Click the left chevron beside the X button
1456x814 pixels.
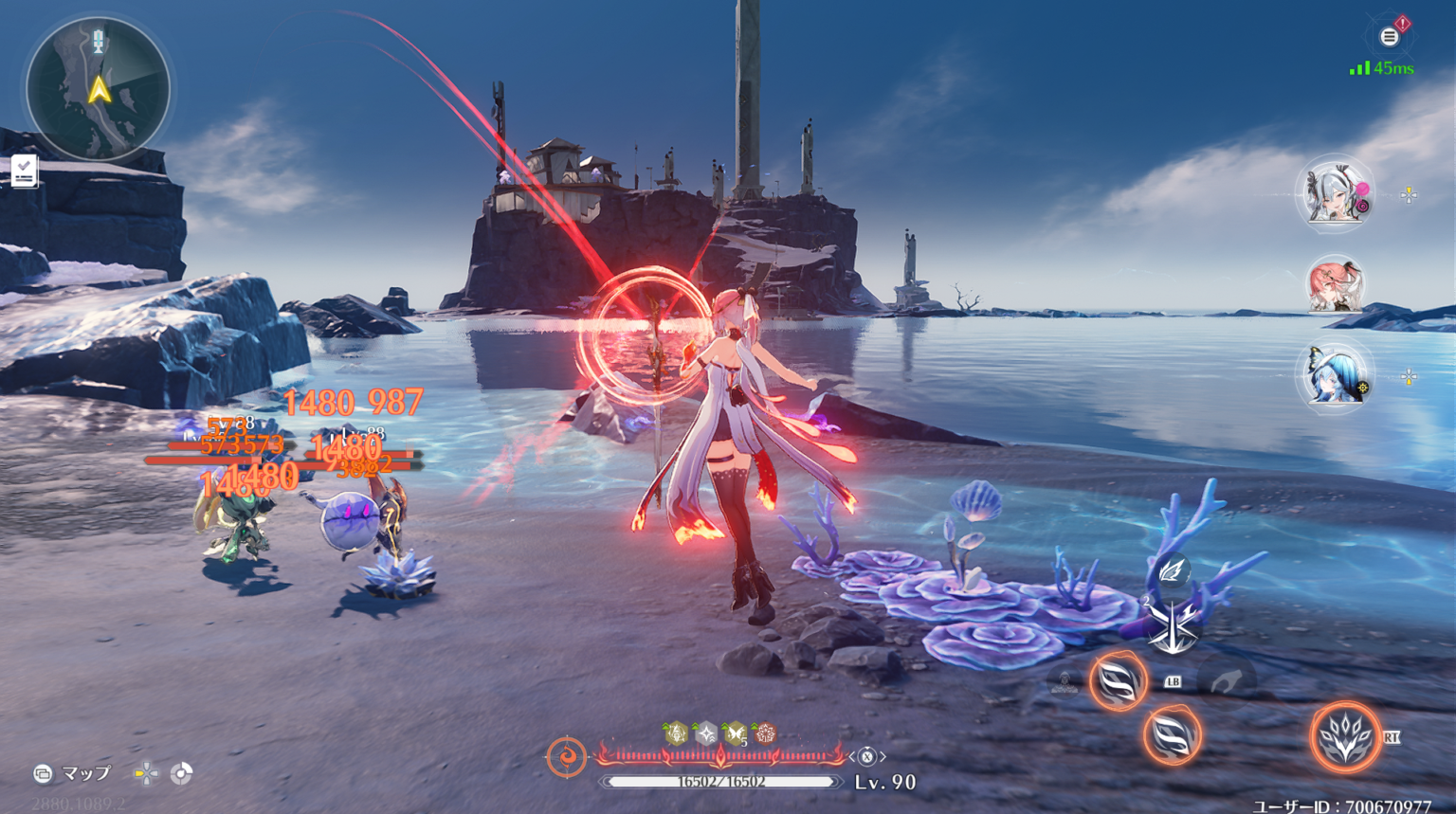tap(852, 756)
